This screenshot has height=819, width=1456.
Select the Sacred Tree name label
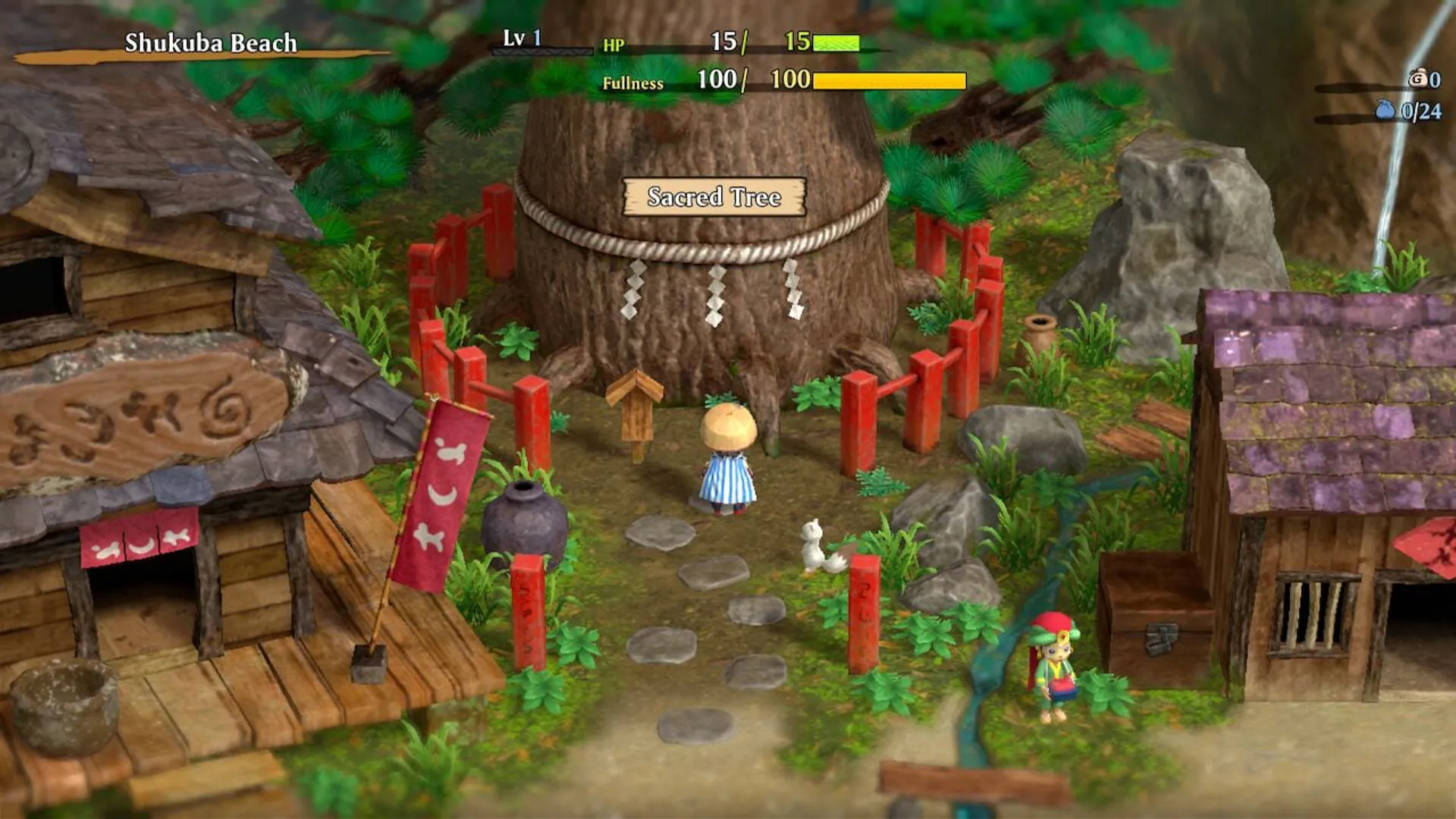pyautogui.click(x=714, y=197)
